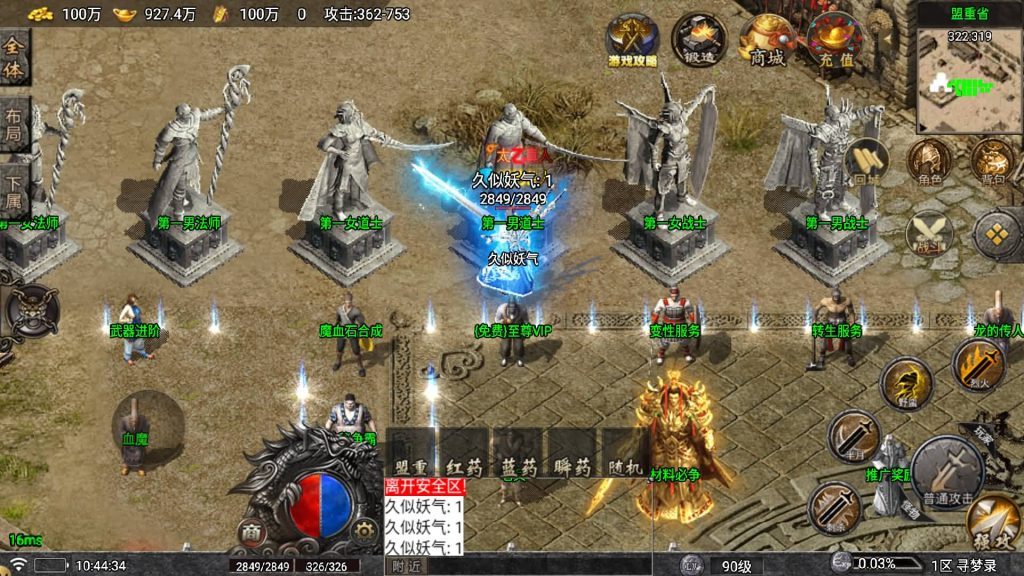Activate the 半月 half-moon sword skill

[x=855, y=436]
